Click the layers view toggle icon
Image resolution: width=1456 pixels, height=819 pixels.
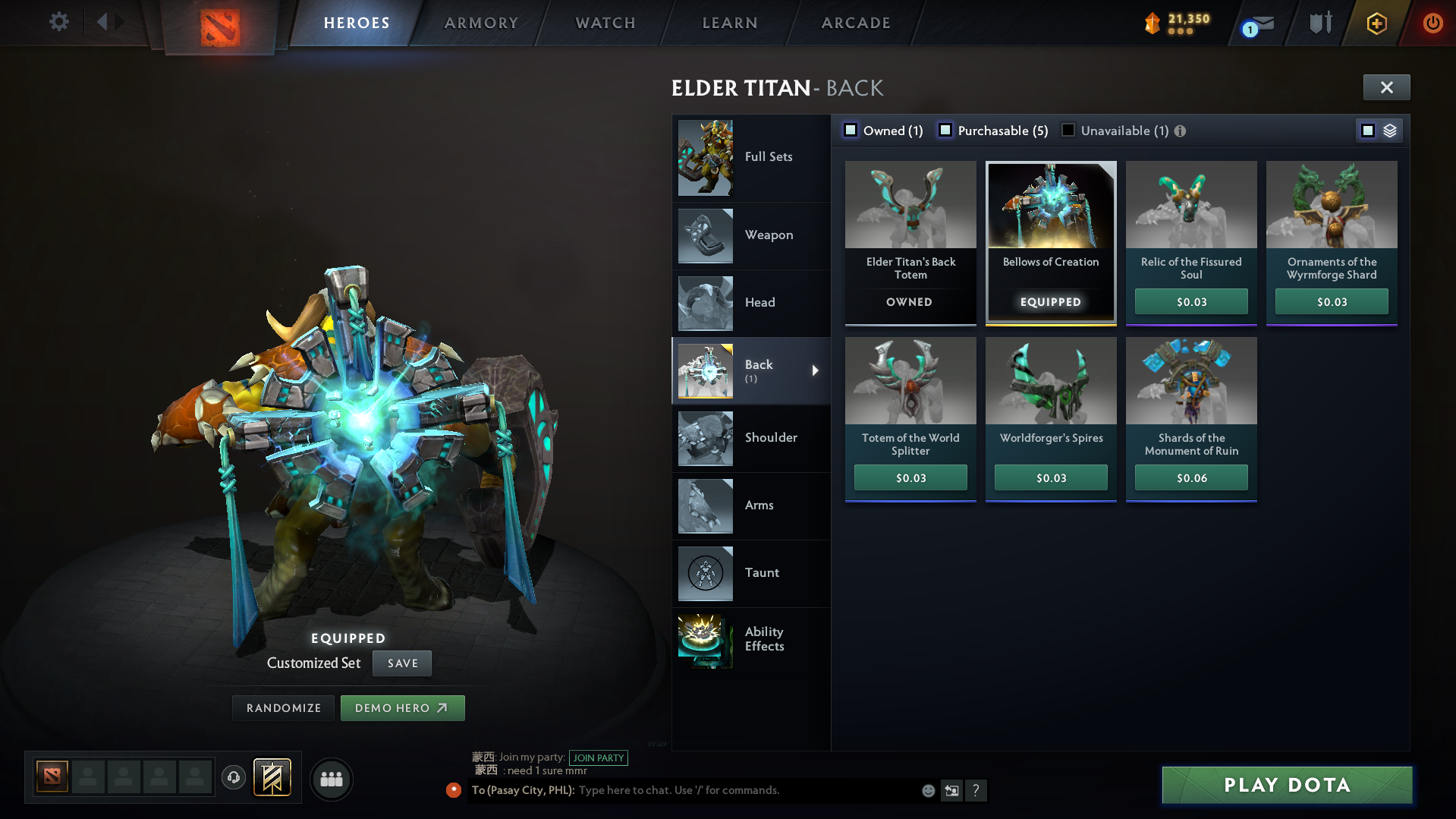1390,130
